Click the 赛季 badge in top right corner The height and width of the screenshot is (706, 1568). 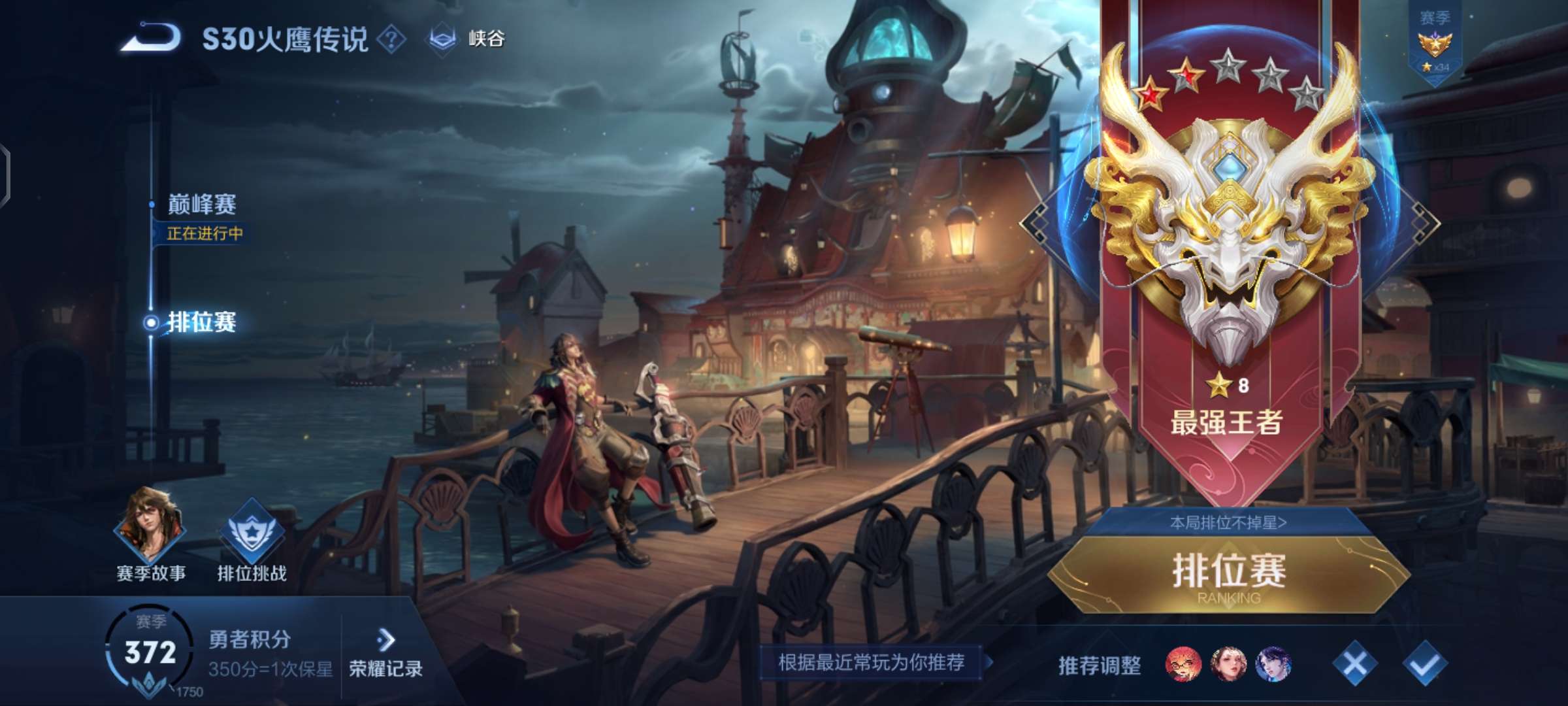coord(1435,39)
